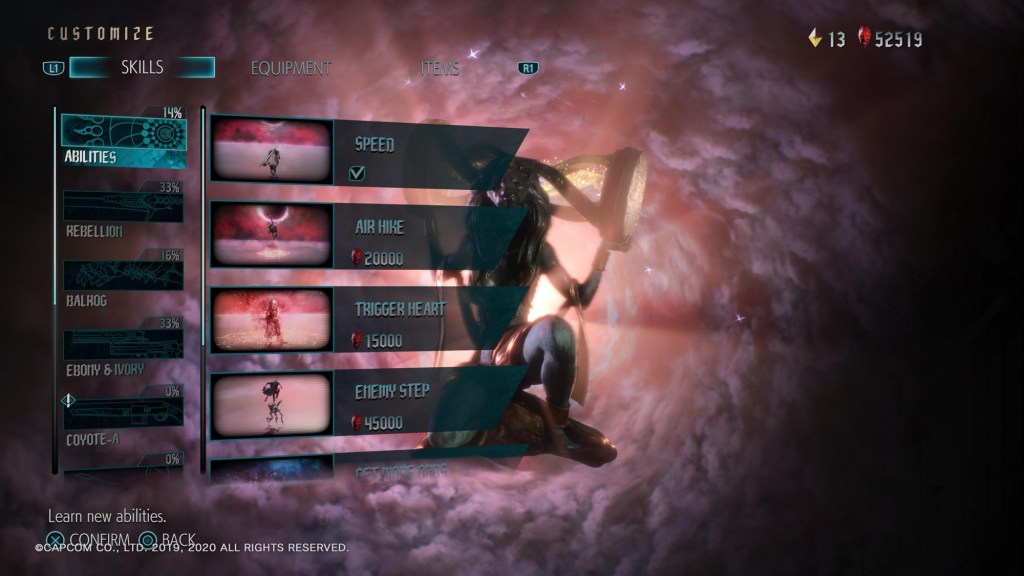This screenshot has height=576, width=1024.
Task: Go to the Items tab
Action: [x=440, y=68]
